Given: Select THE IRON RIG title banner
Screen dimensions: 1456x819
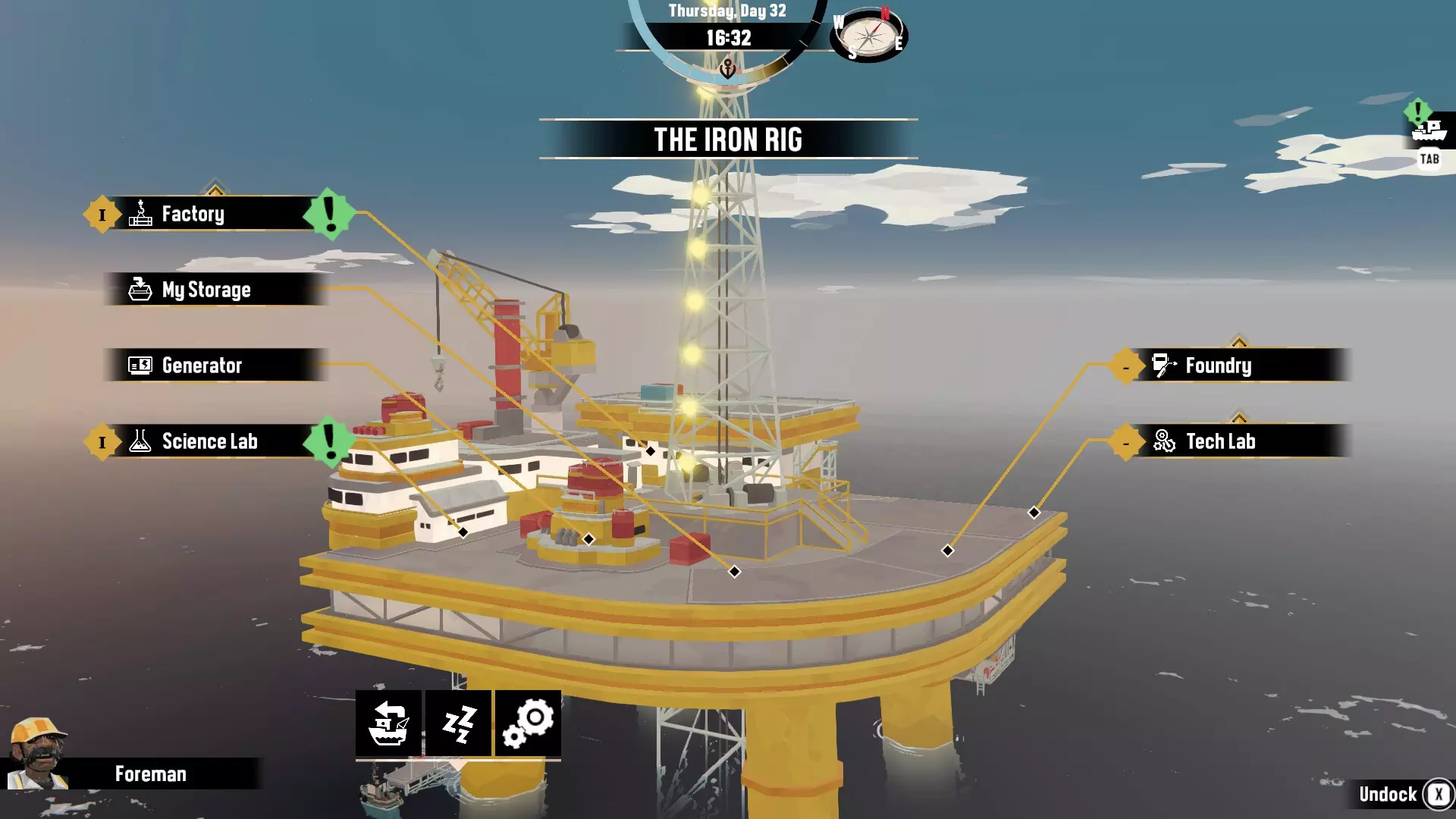Looking at the screenshot, I should [x=728, y=140].
